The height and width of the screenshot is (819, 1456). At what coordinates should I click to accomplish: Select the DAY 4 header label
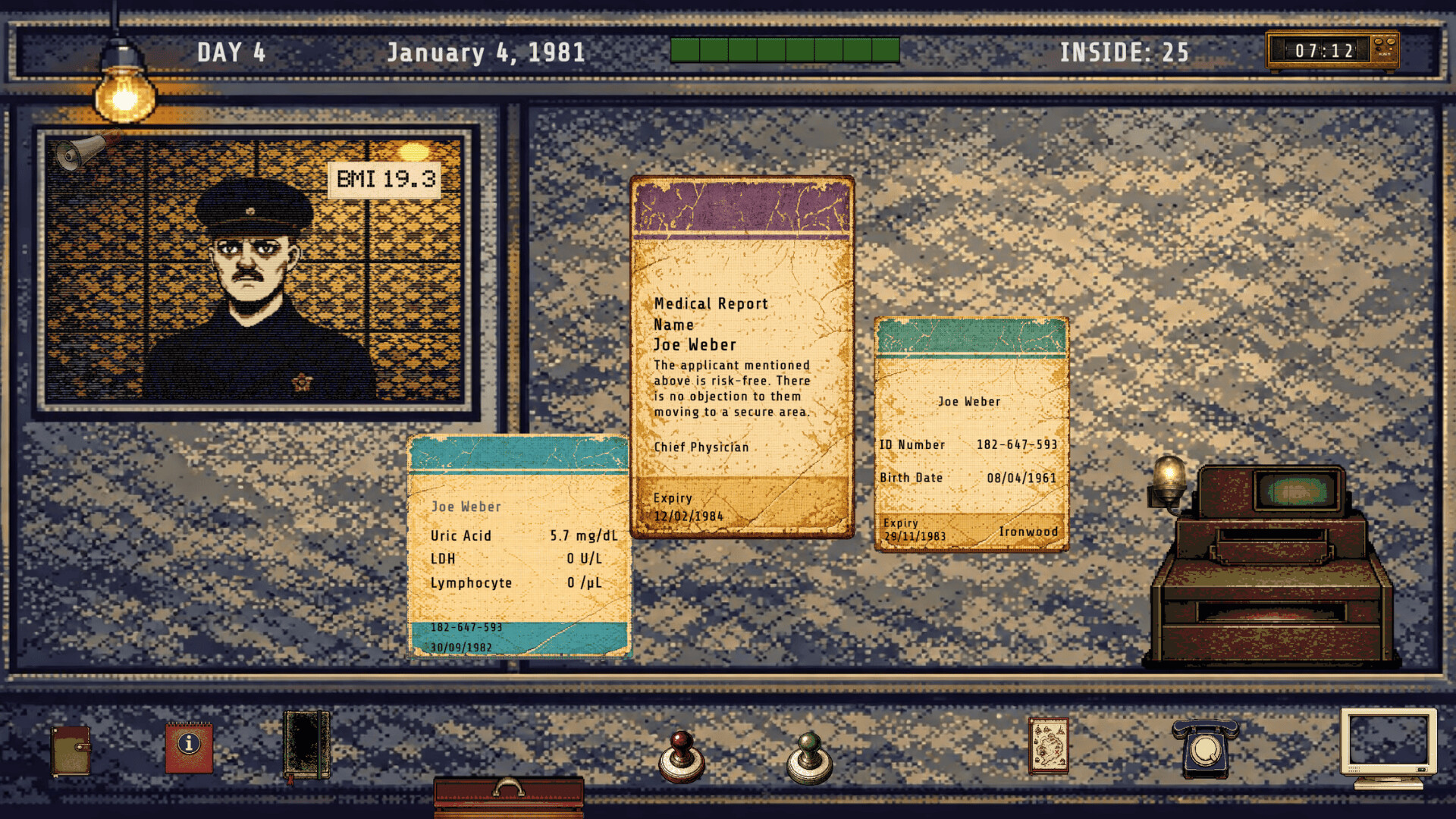pos(233,52)
